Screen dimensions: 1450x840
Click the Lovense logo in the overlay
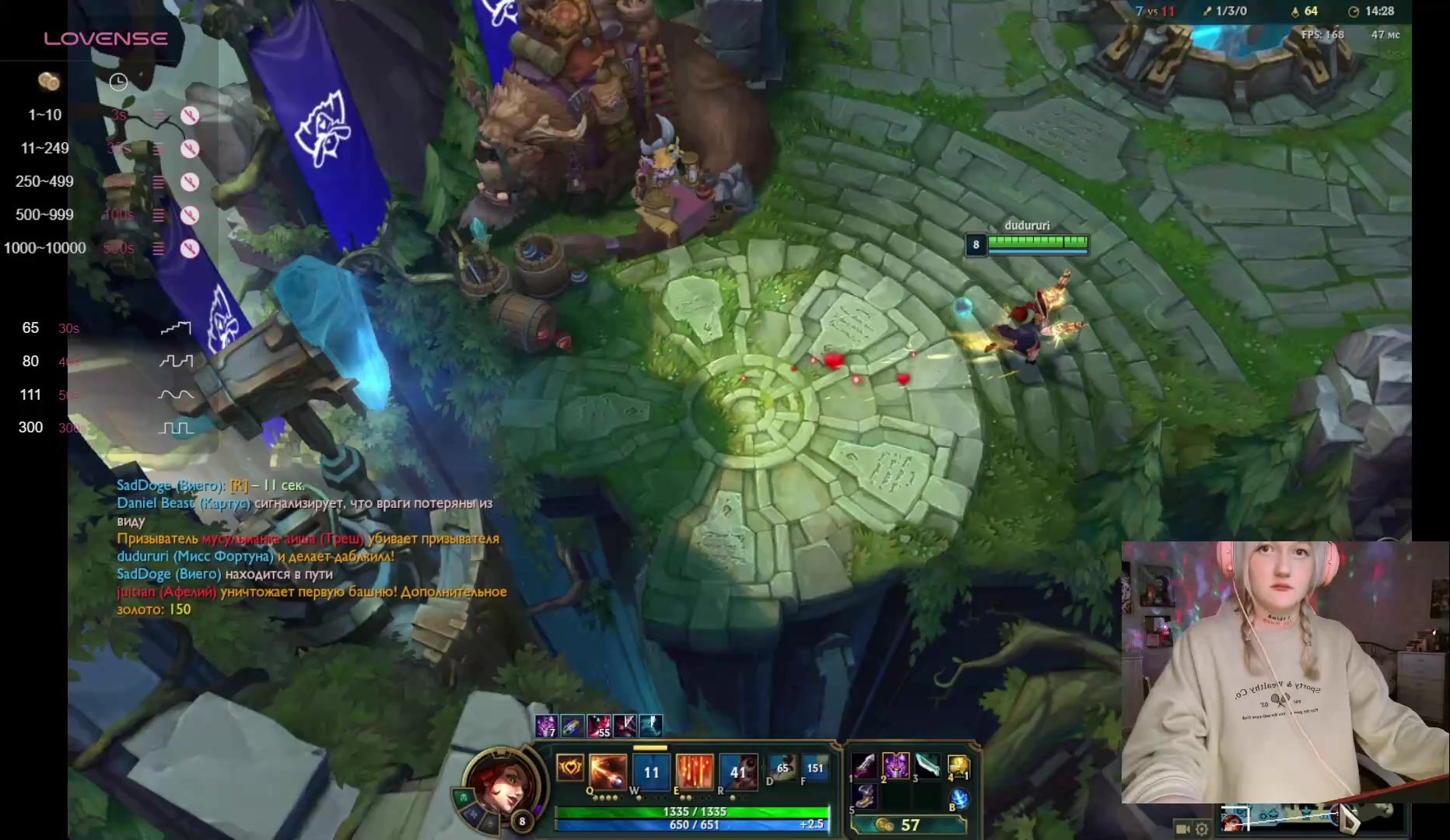[106, 39]
